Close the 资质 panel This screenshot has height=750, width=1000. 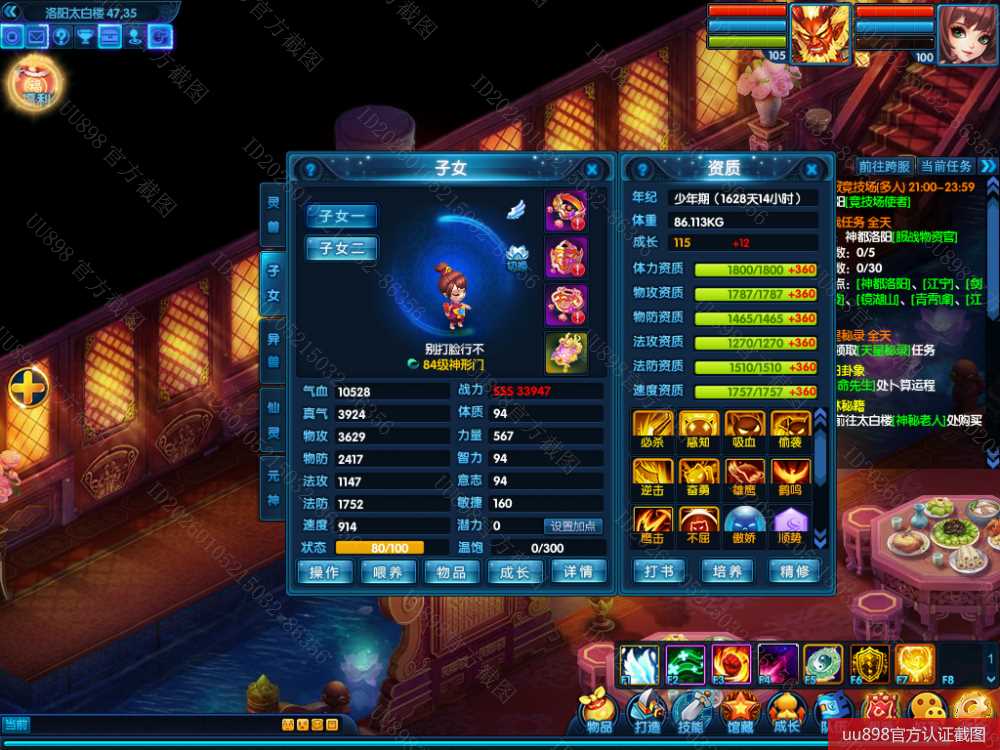812,170
